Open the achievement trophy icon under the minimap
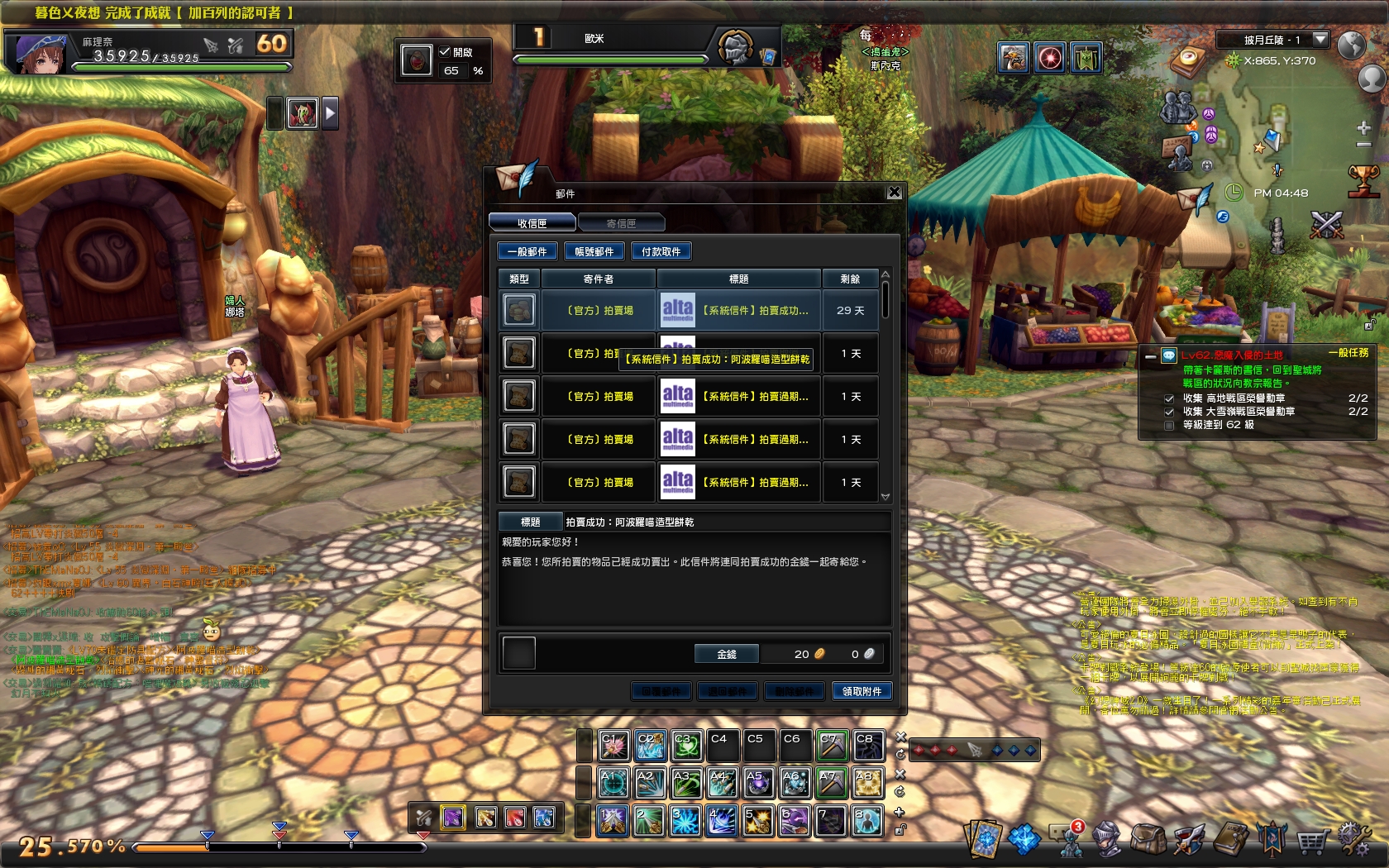Viewport: 1389px width, 868px height. click(x=1364, y=183)
